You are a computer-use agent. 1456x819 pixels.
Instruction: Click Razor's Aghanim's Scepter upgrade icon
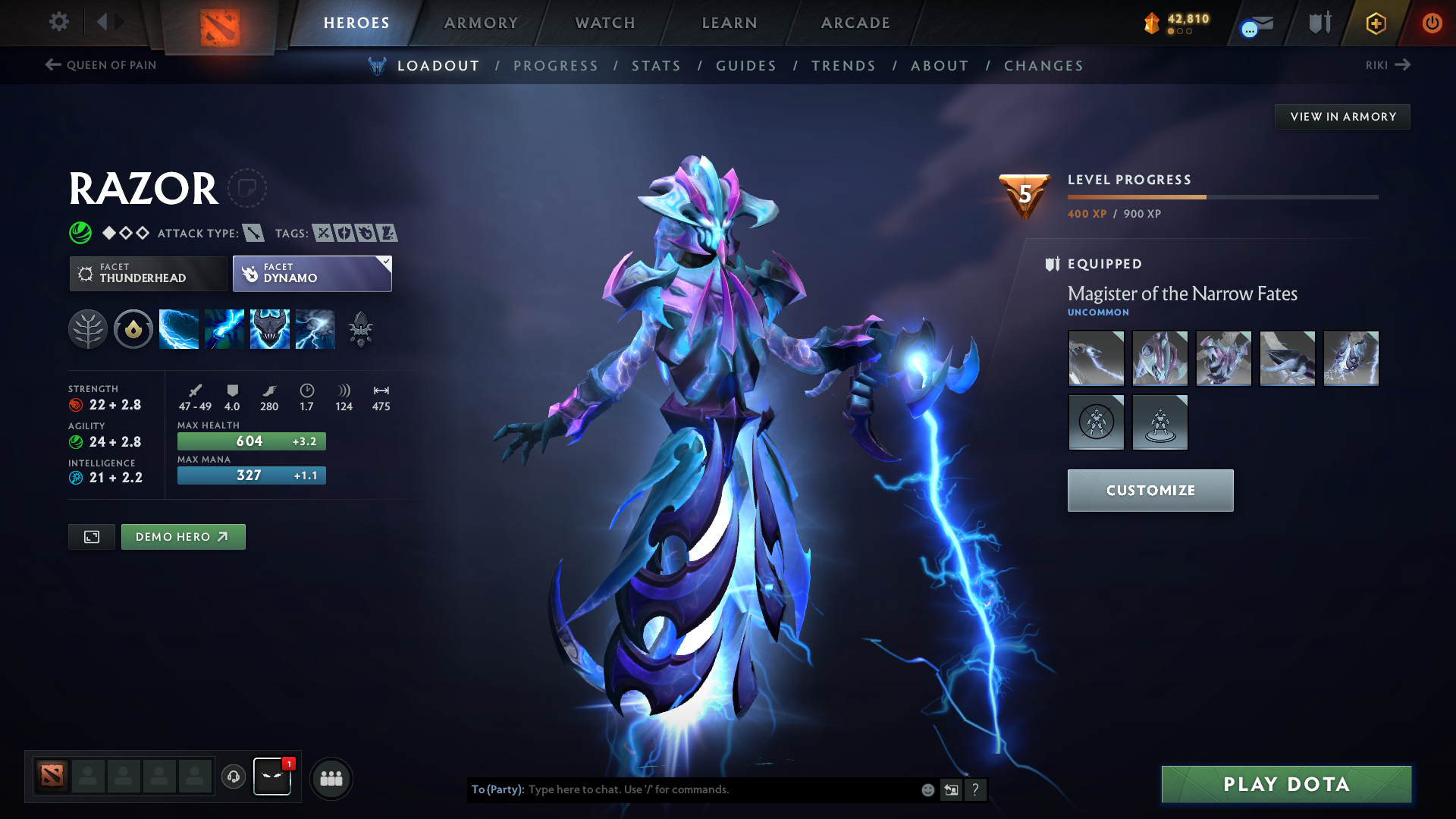click(x=361, y=328)
